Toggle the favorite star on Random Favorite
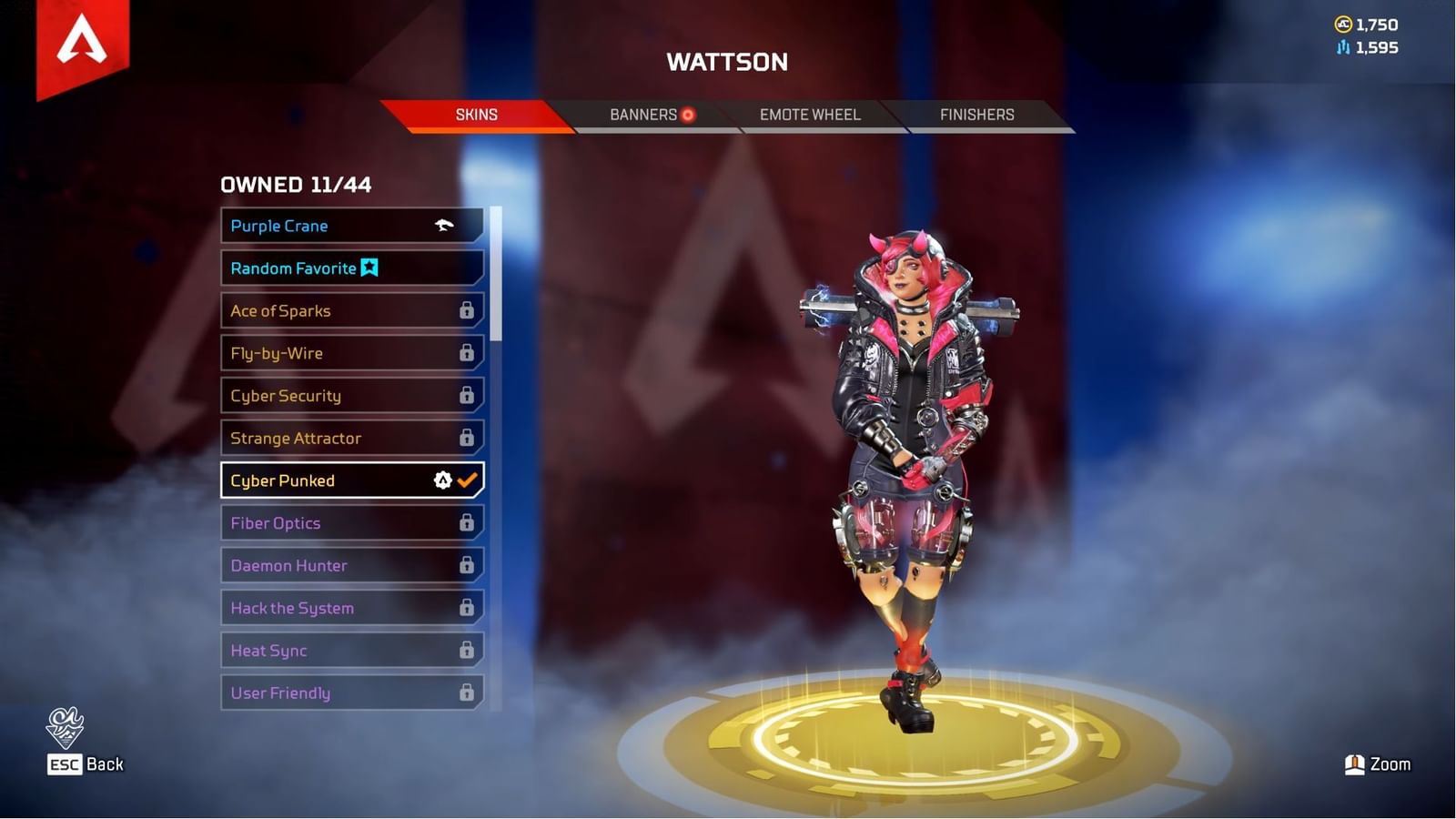This screenshot has height=819, width=1456. tap(368, 268)
